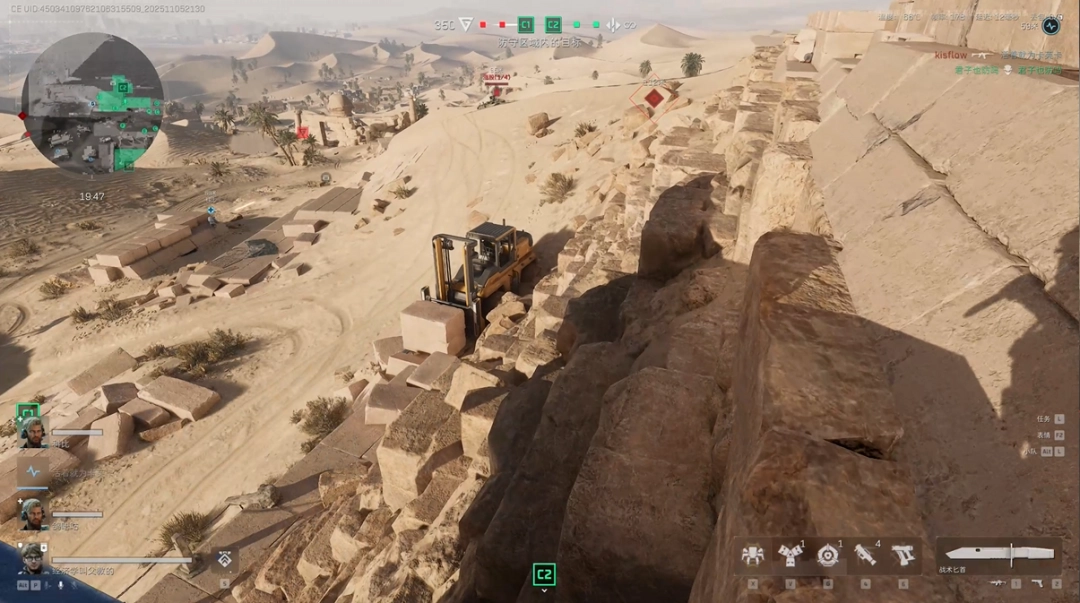The height and width of the screenshot is (603, 1080).
Task: Click the heartbeat pulse status tile
Action: [x=33, y=471]
